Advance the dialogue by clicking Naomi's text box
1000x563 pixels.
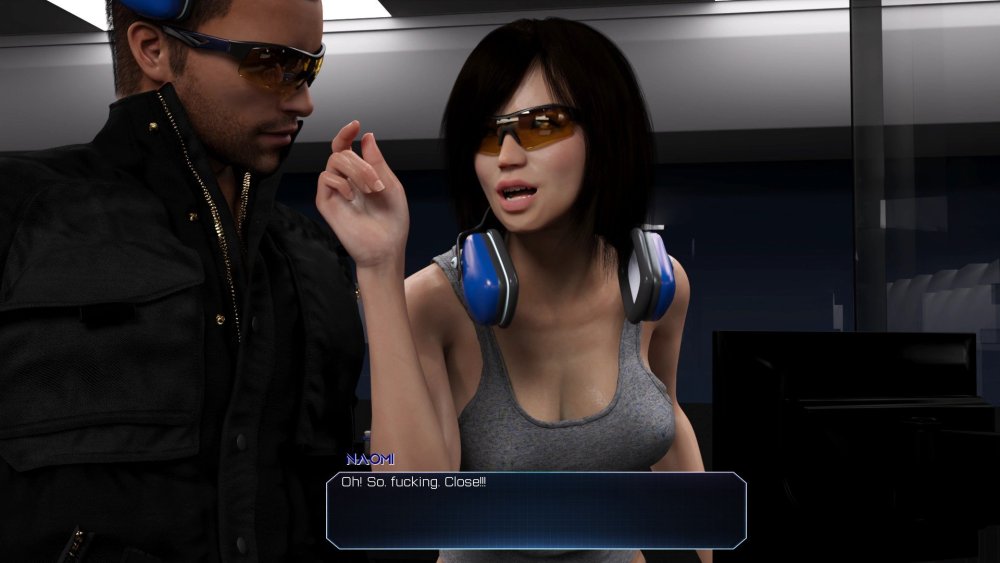[536, 510]
